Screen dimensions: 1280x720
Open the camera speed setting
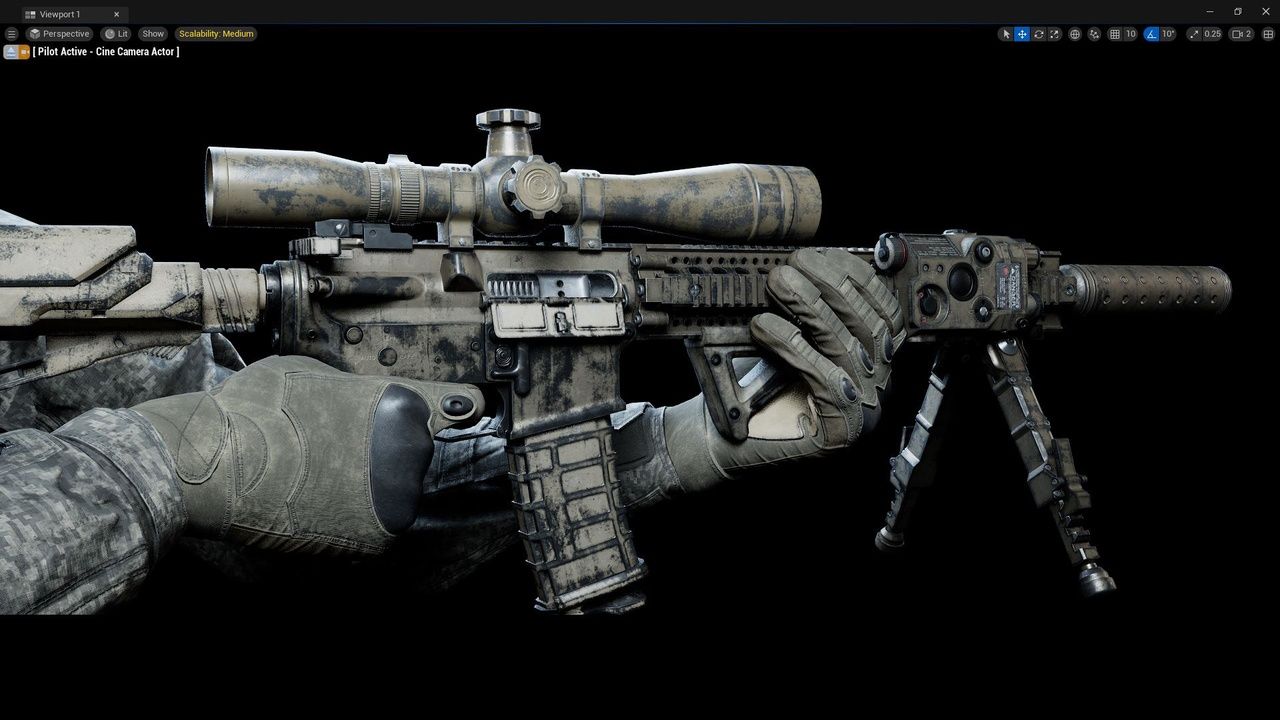1242,34
